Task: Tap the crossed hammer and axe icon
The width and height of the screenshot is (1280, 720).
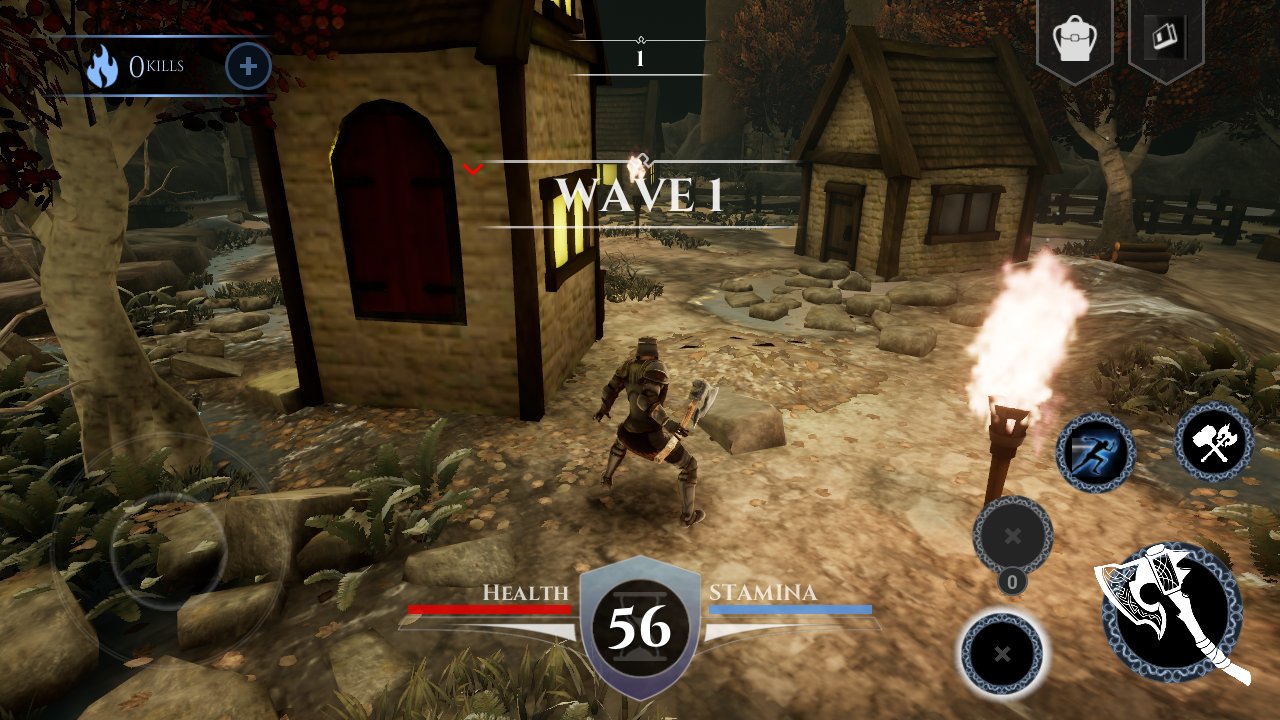Action: 1214,441
